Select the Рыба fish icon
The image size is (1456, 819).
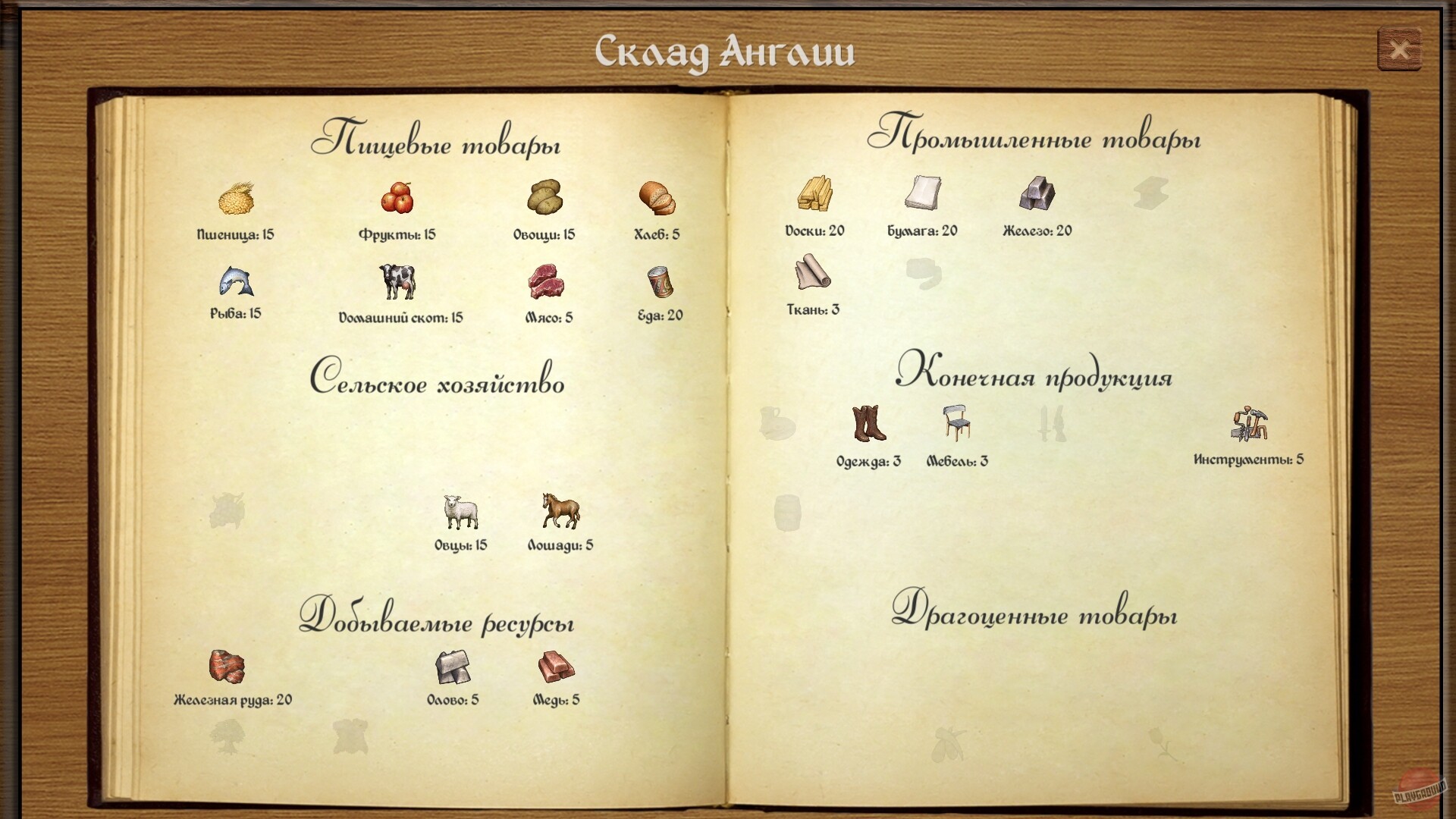[x=235, y=283]
